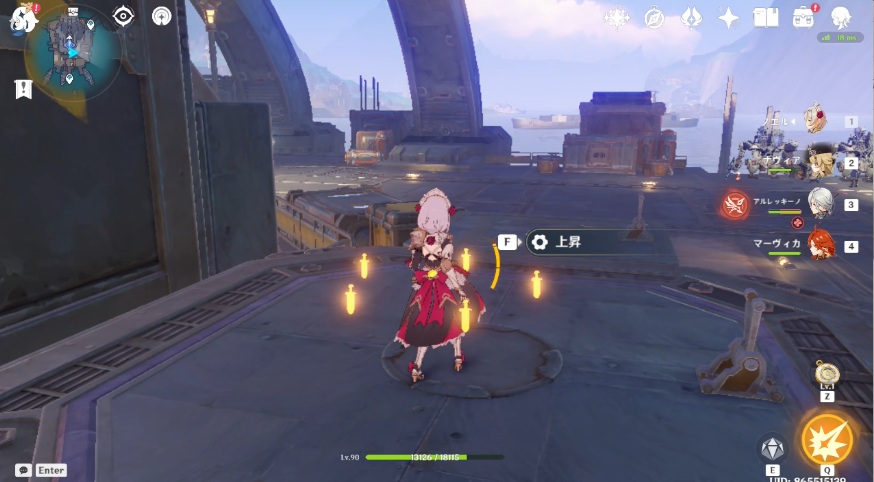Toggle the eye-shaped elemental sight icon
The height and width of the screenshot is (482, 874).
point(123,15)
